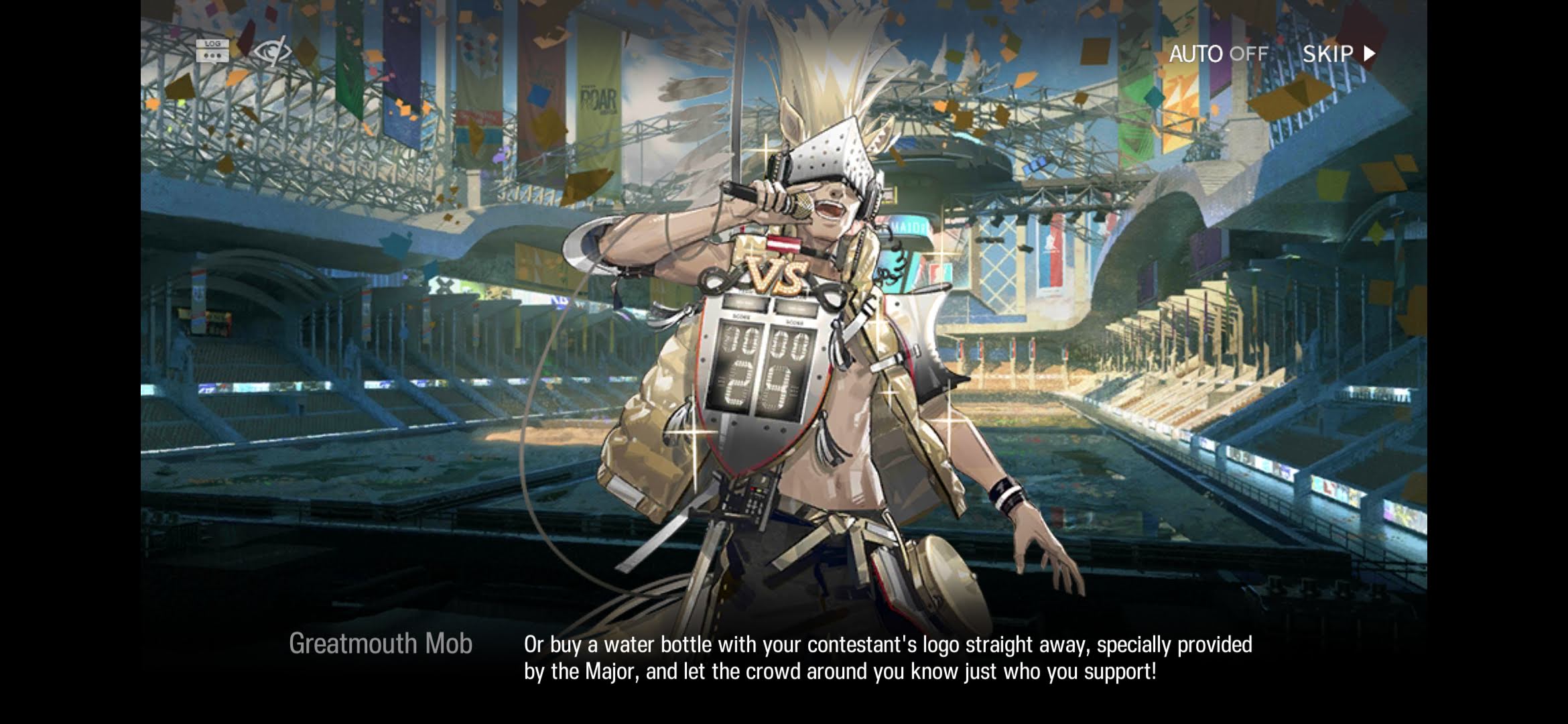Hide the dialogue interface with eye icon
1568x724 pixels.
272,51
